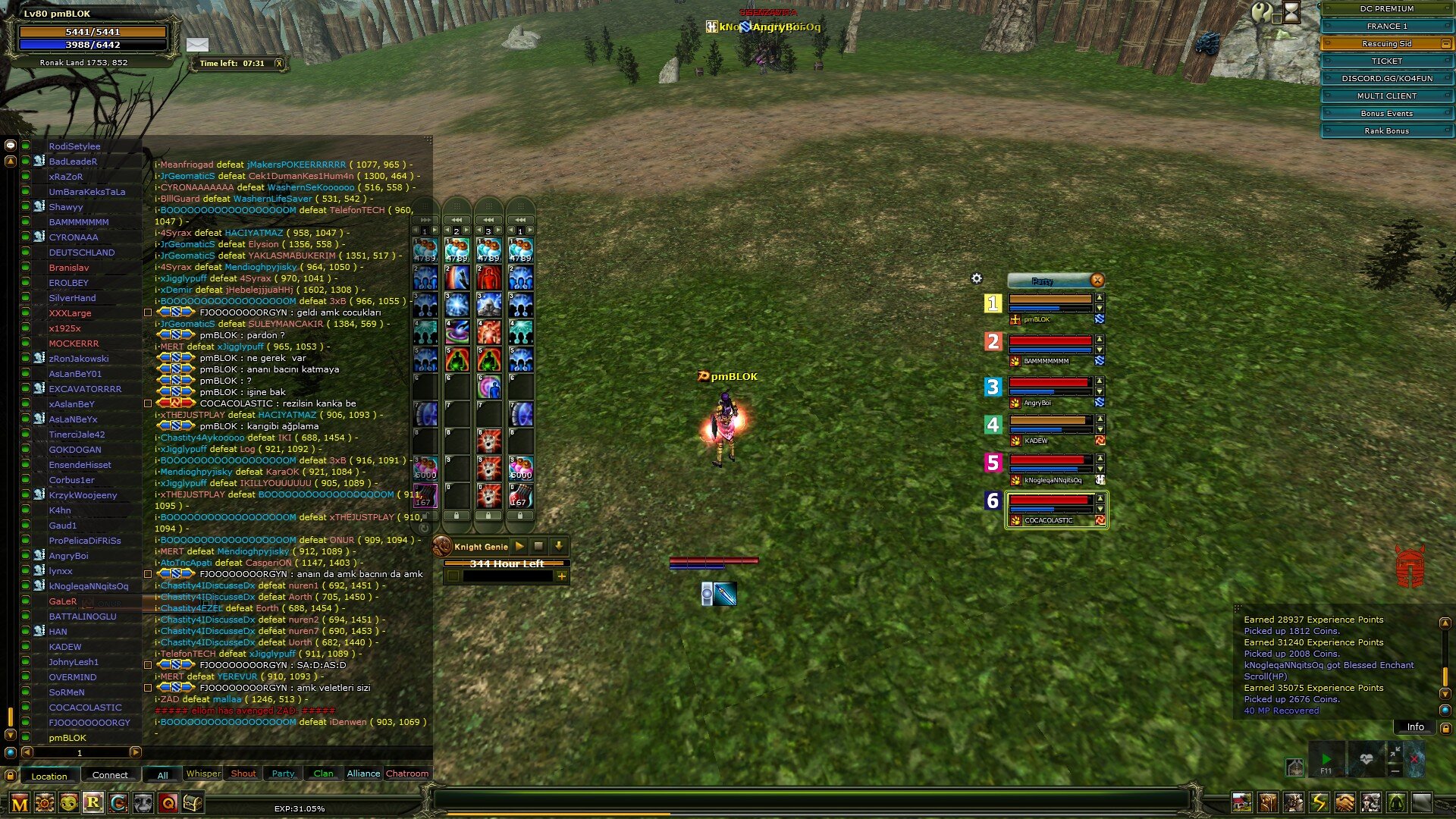Click the FRANCE 1 server button

(x=1386, y=27)
